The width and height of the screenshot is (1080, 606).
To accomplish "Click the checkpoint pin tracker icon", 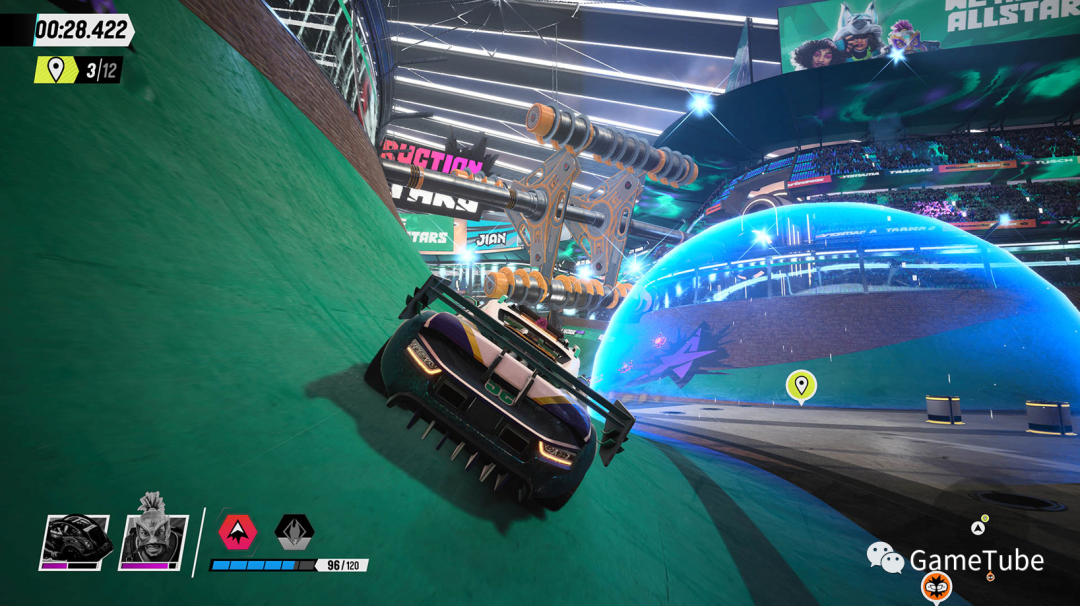I will tap(56, 70).
